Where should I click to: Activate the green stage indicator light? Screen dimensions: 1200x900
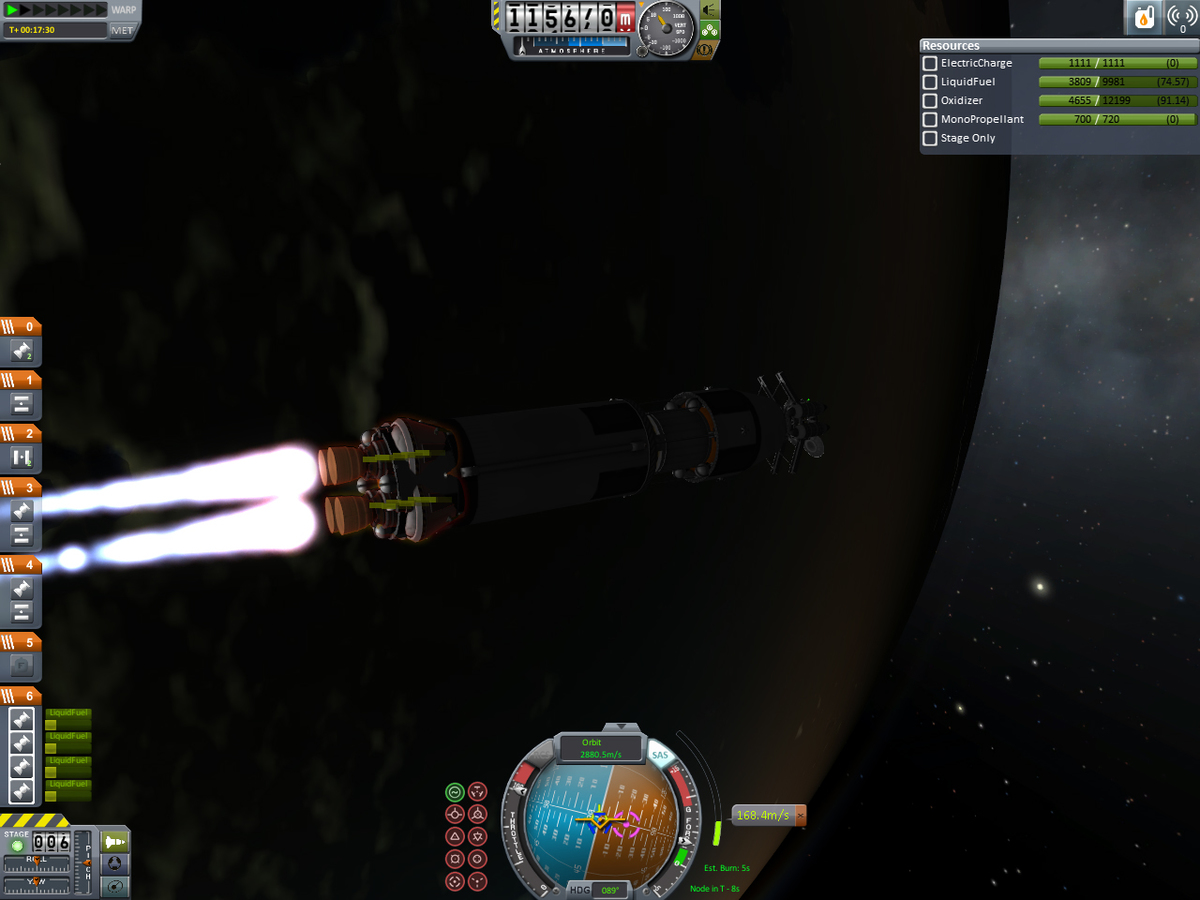click(17, 846)
